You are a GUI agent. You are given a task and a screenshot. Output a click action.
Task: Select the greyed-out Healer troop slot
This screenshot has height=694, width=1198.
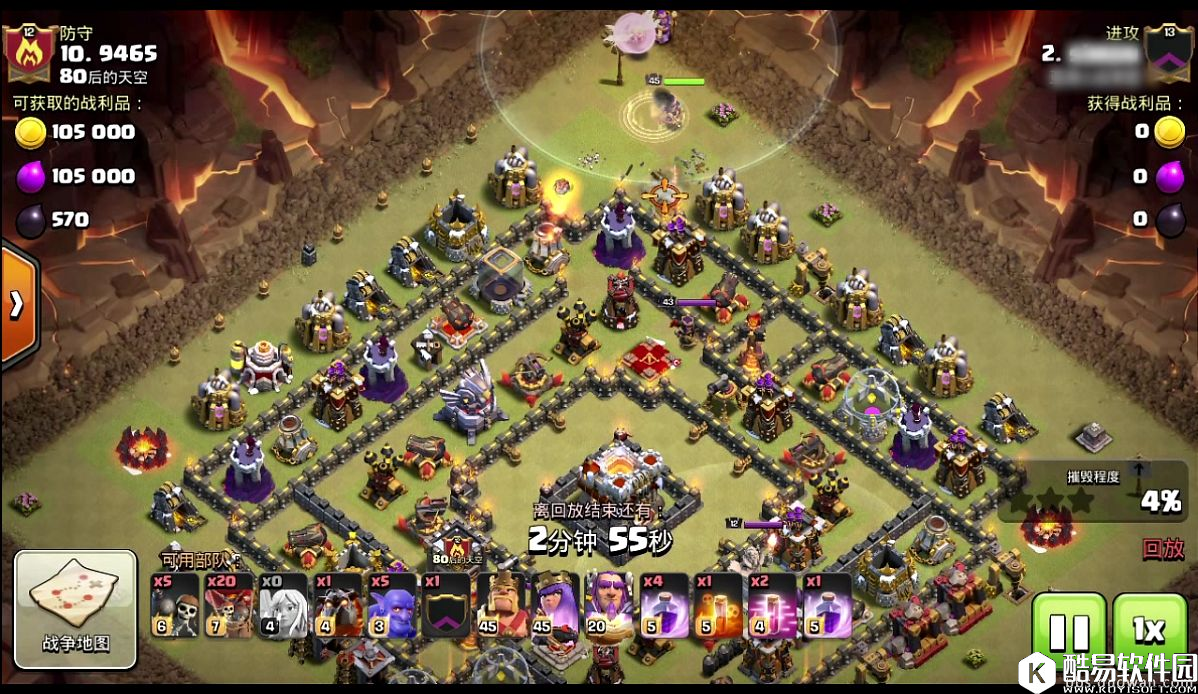tap(283, 606)
